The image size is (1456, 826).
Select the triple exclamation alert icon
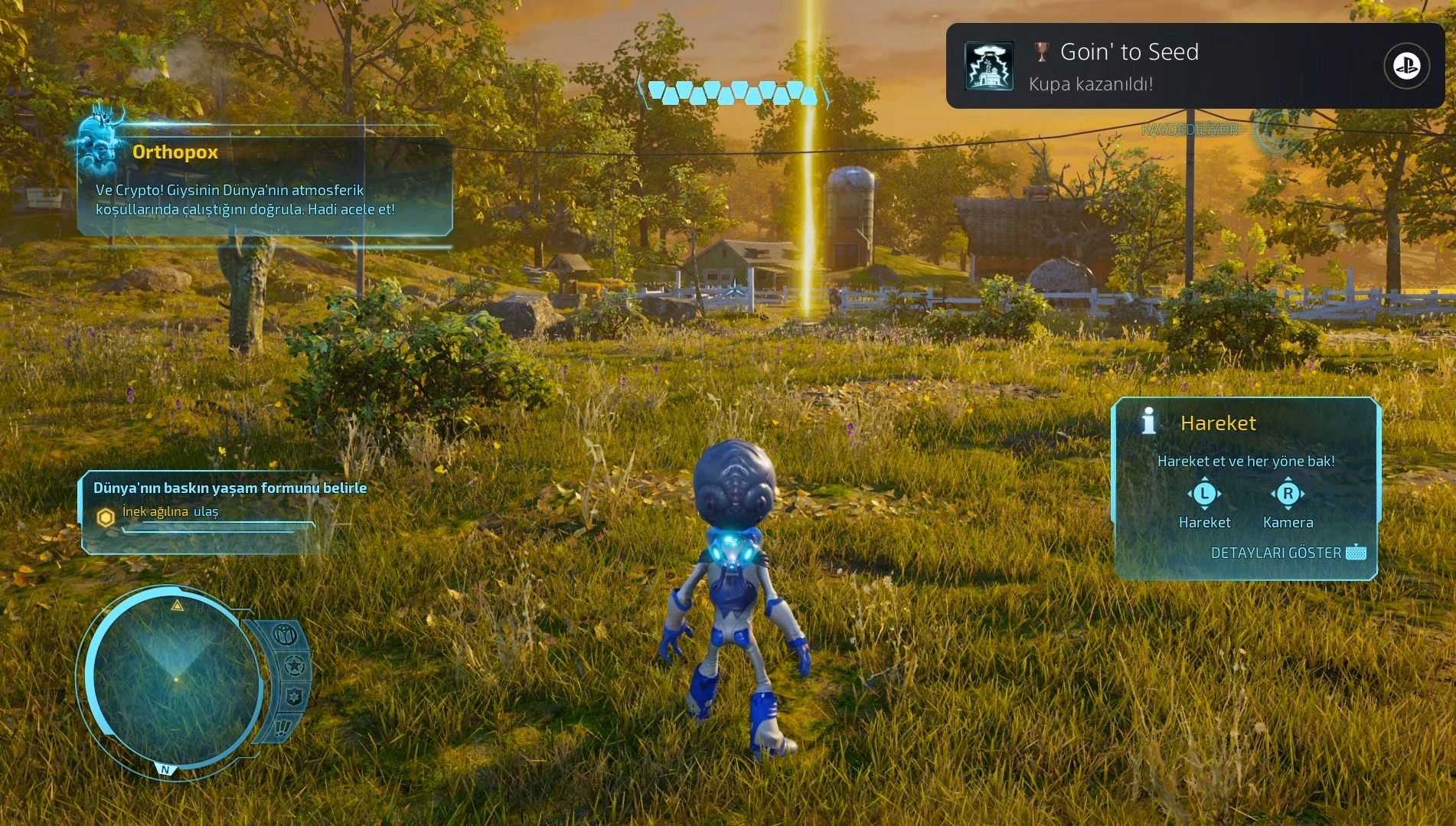282,726
